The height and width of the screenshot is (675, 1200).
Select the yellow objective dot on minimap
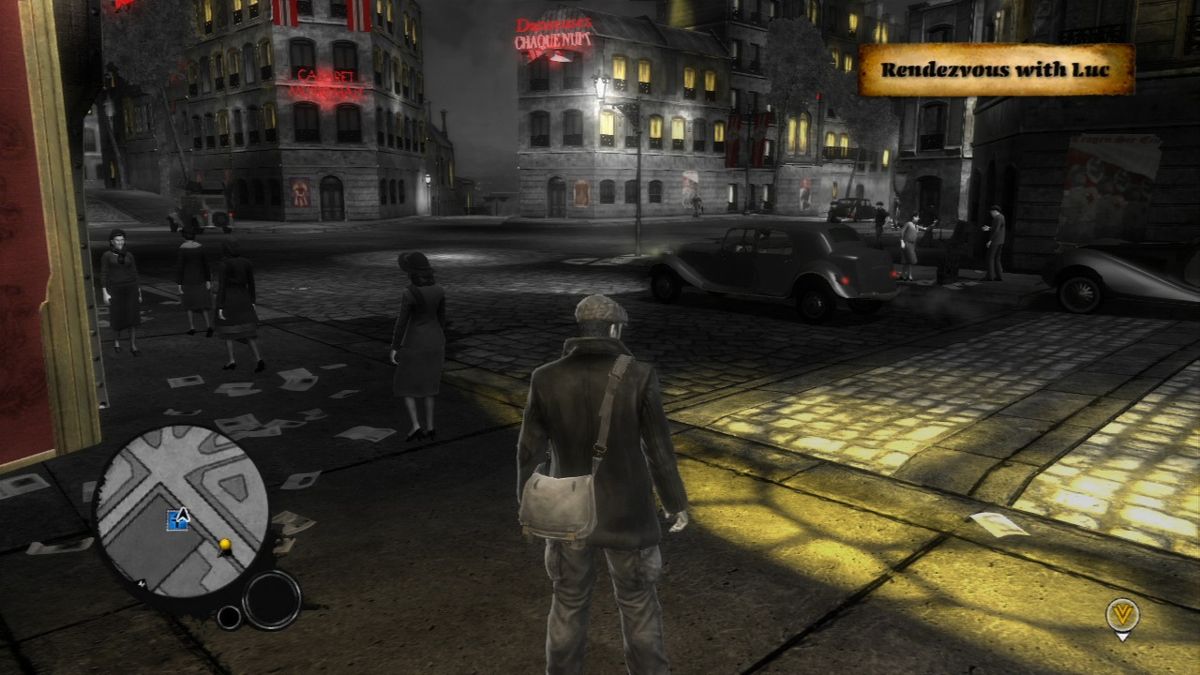pyautogui.click(x=226, y=545)
